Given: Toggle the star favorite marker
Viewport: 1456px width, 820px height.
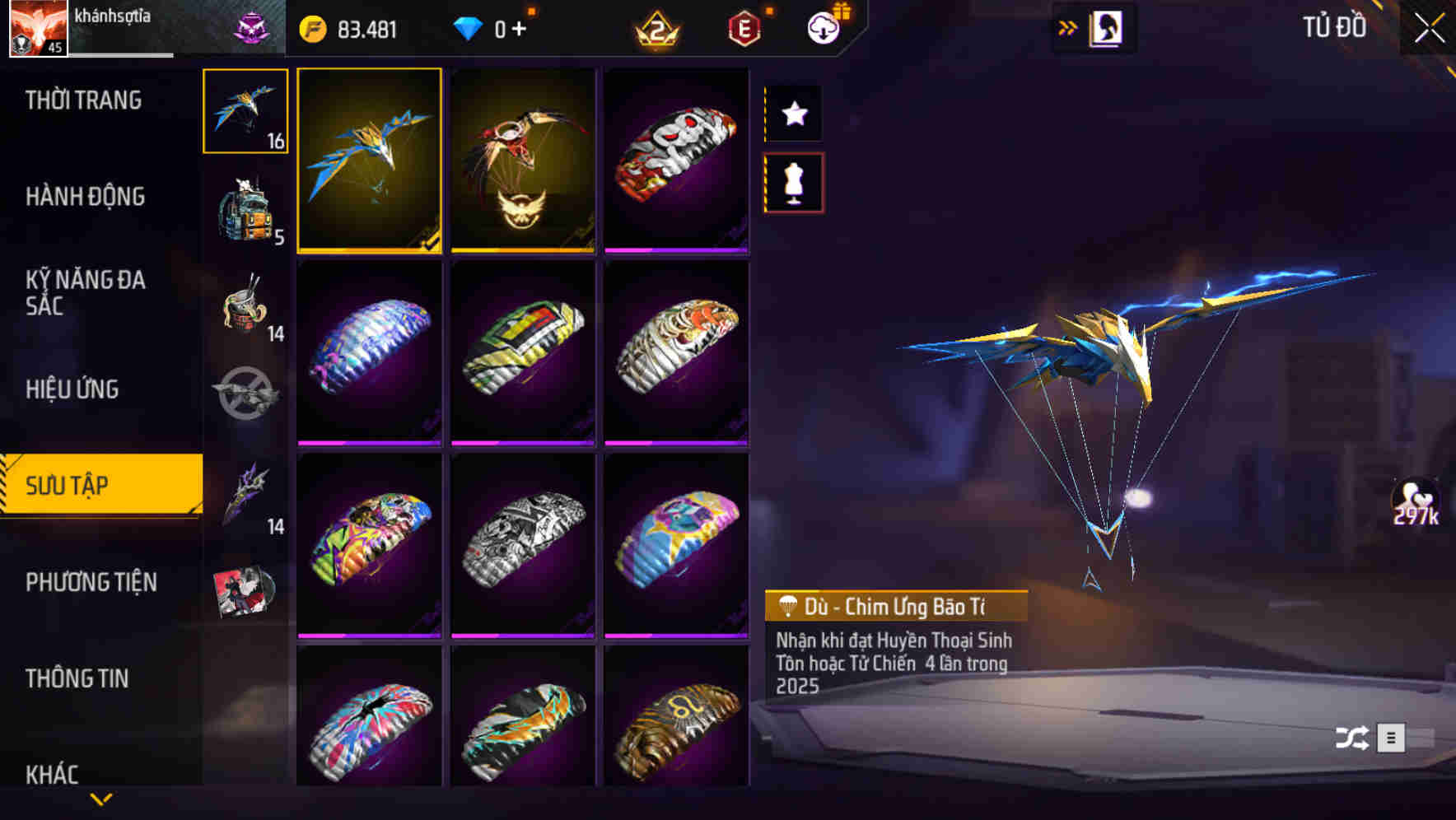Looking at the screenshot, I should click(793, 113).
